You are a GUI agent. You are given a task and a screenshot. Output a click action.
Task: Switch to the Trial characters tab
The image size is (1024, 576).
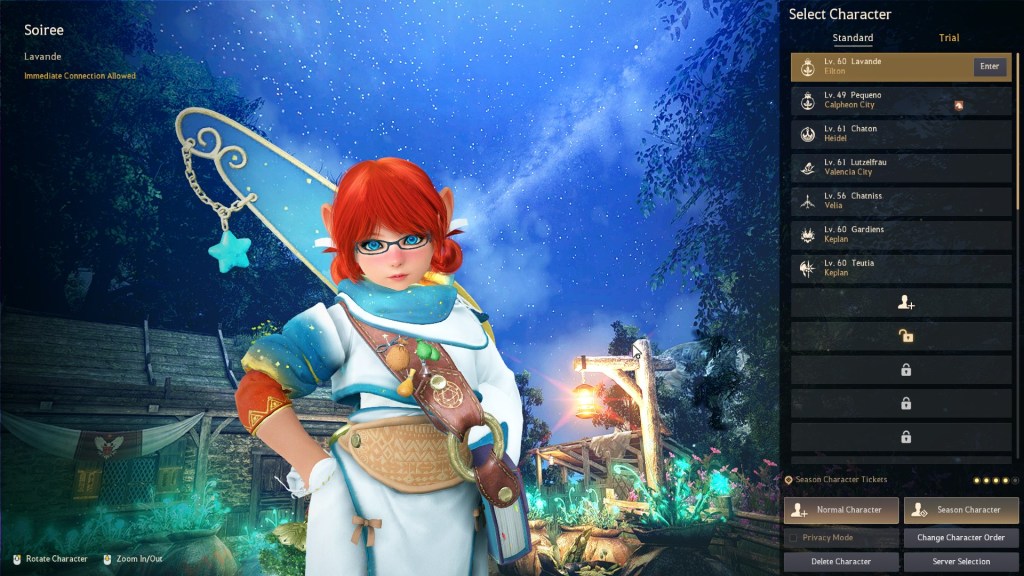click(948, 38)
